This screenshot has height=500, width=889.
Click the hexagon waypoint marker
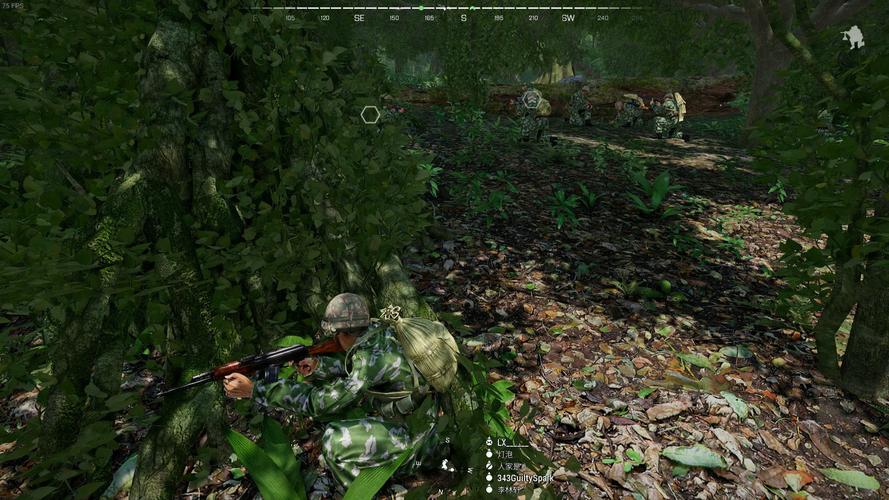[370, 115]
